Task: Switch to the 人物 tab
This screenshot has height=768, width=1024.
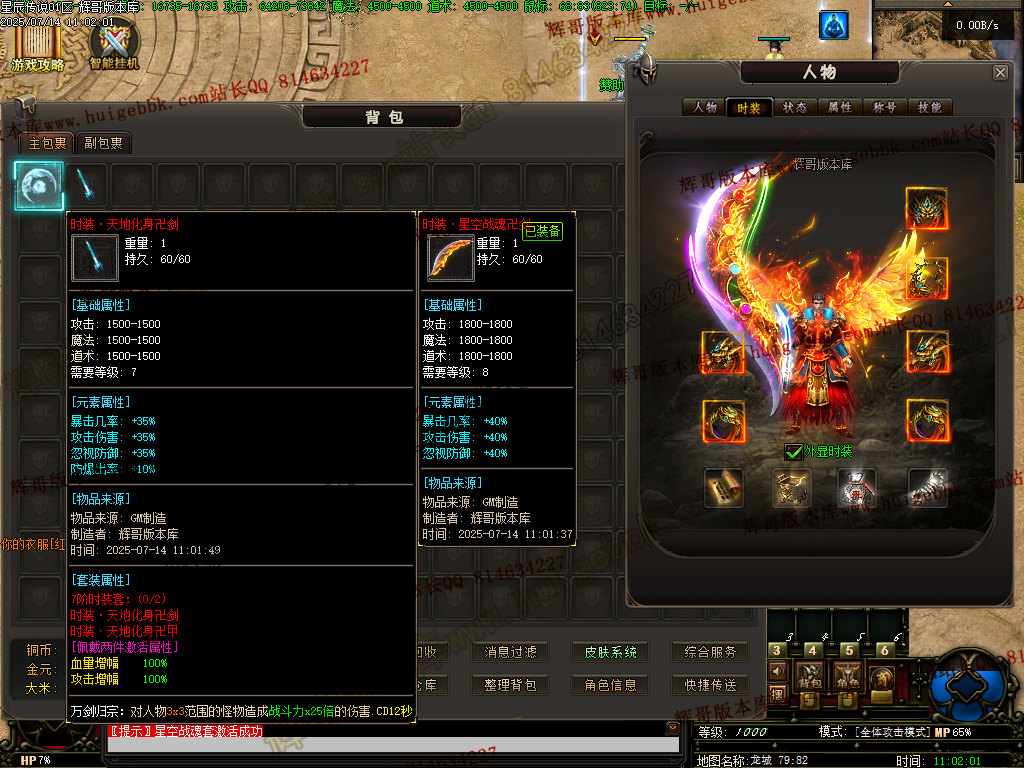Action: [x=705, y=108]
